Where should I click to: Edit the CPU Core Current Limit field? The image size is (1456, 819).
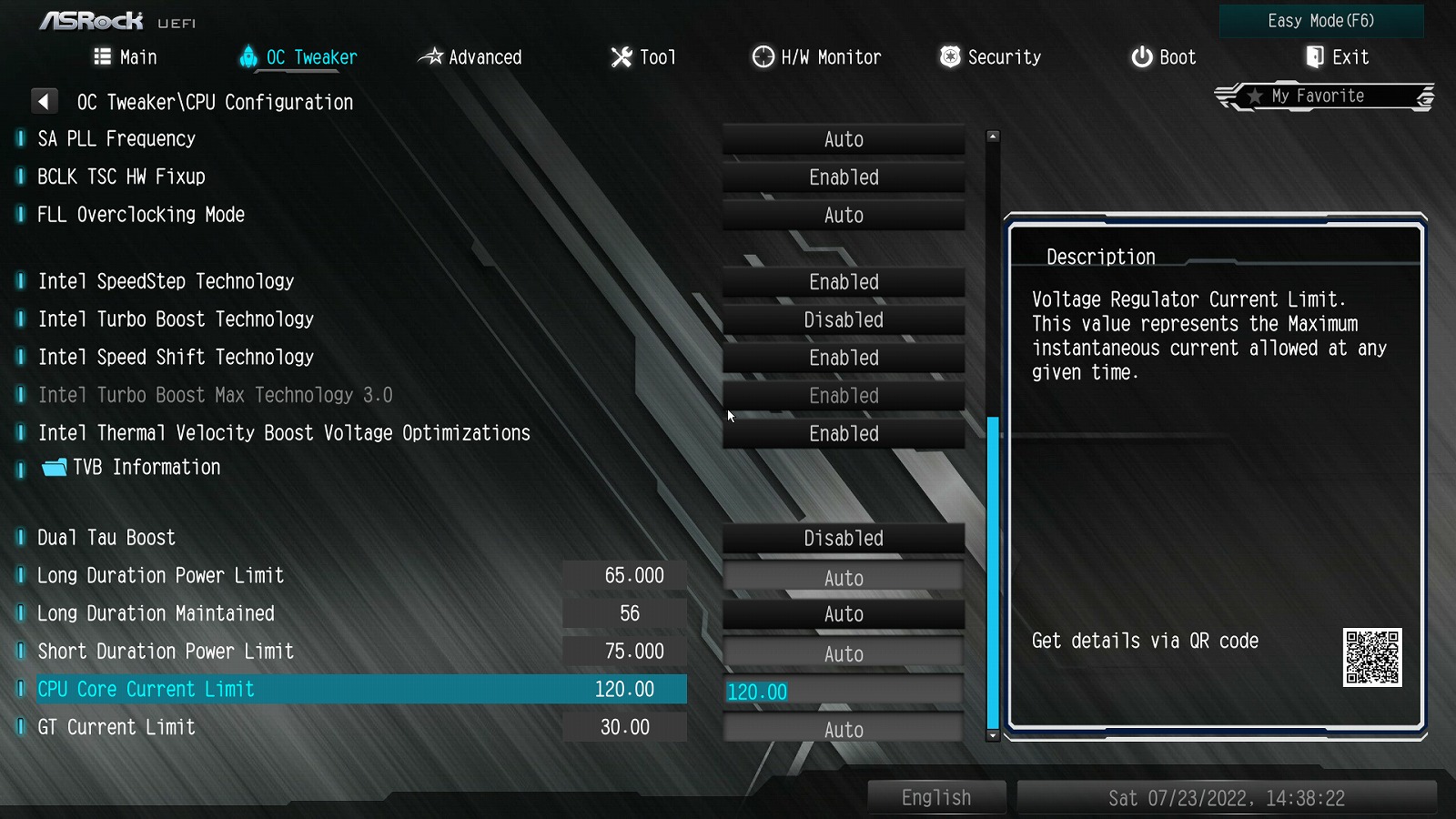[x=844, y=692]
